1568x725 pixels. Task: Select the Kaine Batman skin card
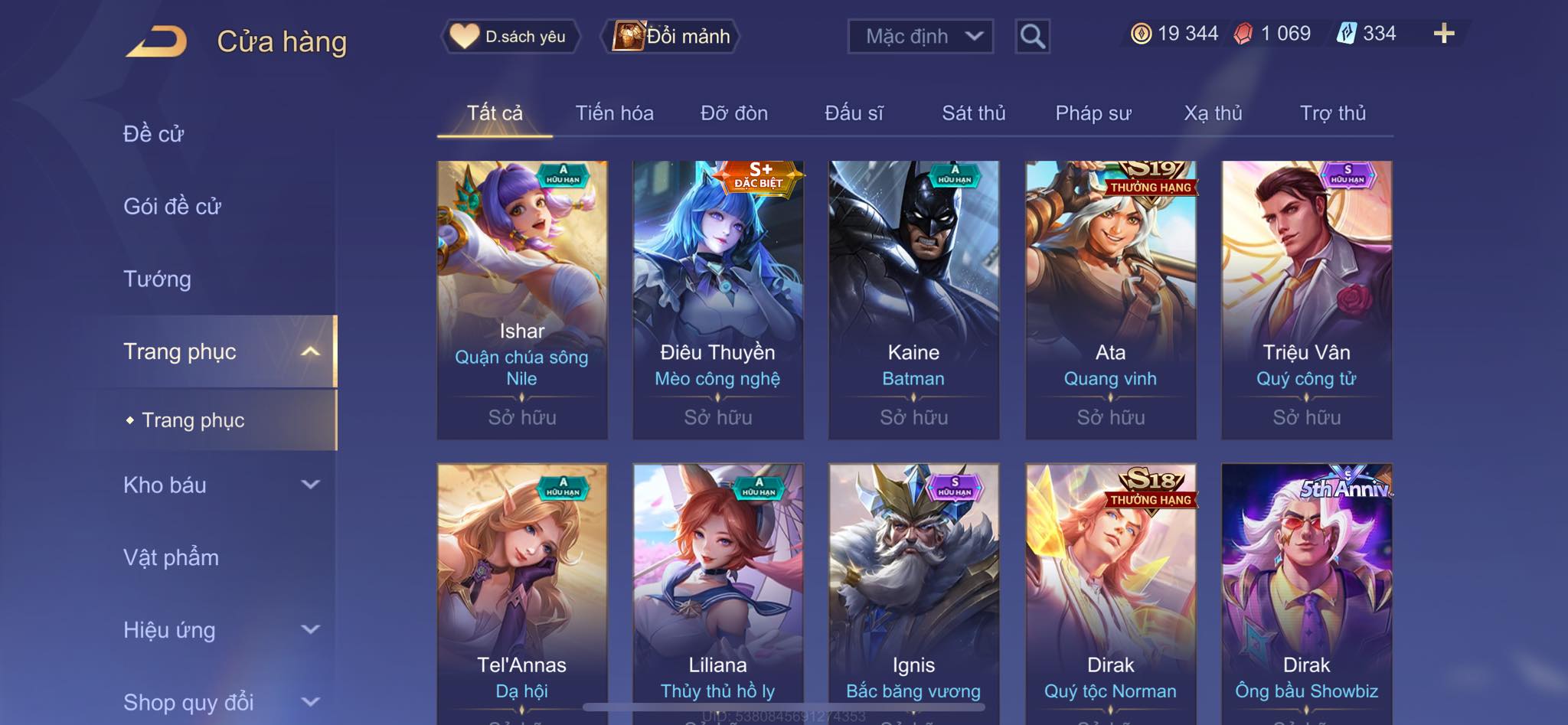(x=913, y=299)
